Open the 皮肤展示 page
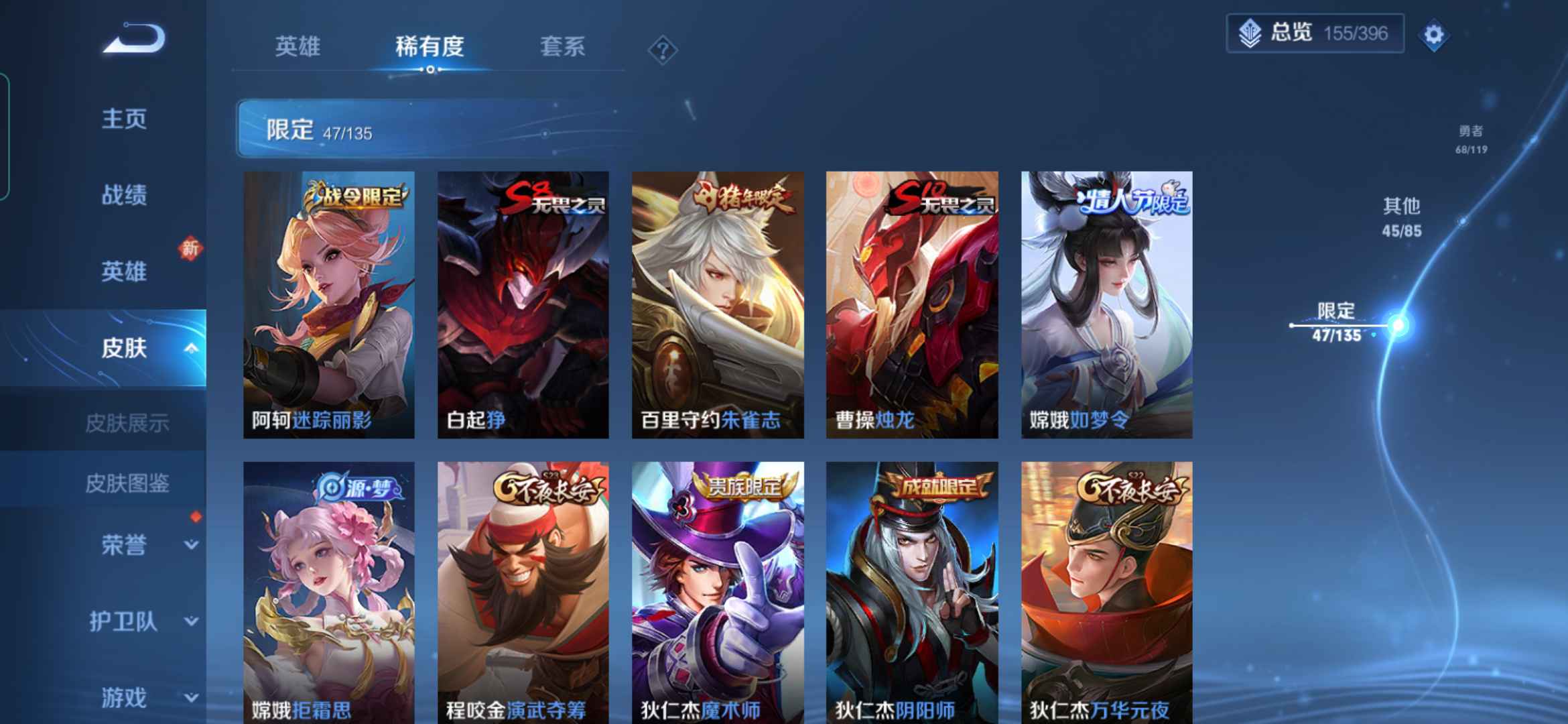Screen dimensions: 1568x724 click(x=127, y=422)
